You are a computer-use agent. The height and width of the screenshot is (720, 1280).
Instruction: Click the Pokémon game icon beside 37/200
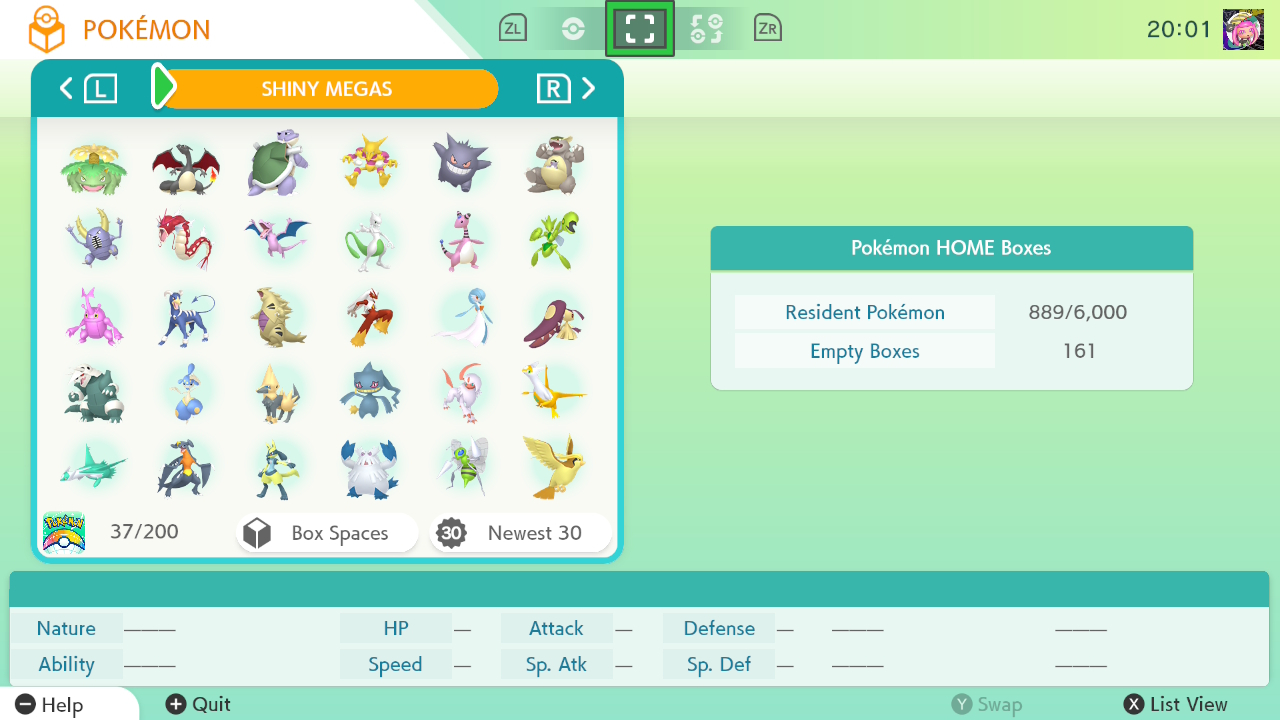click(63, 532)
